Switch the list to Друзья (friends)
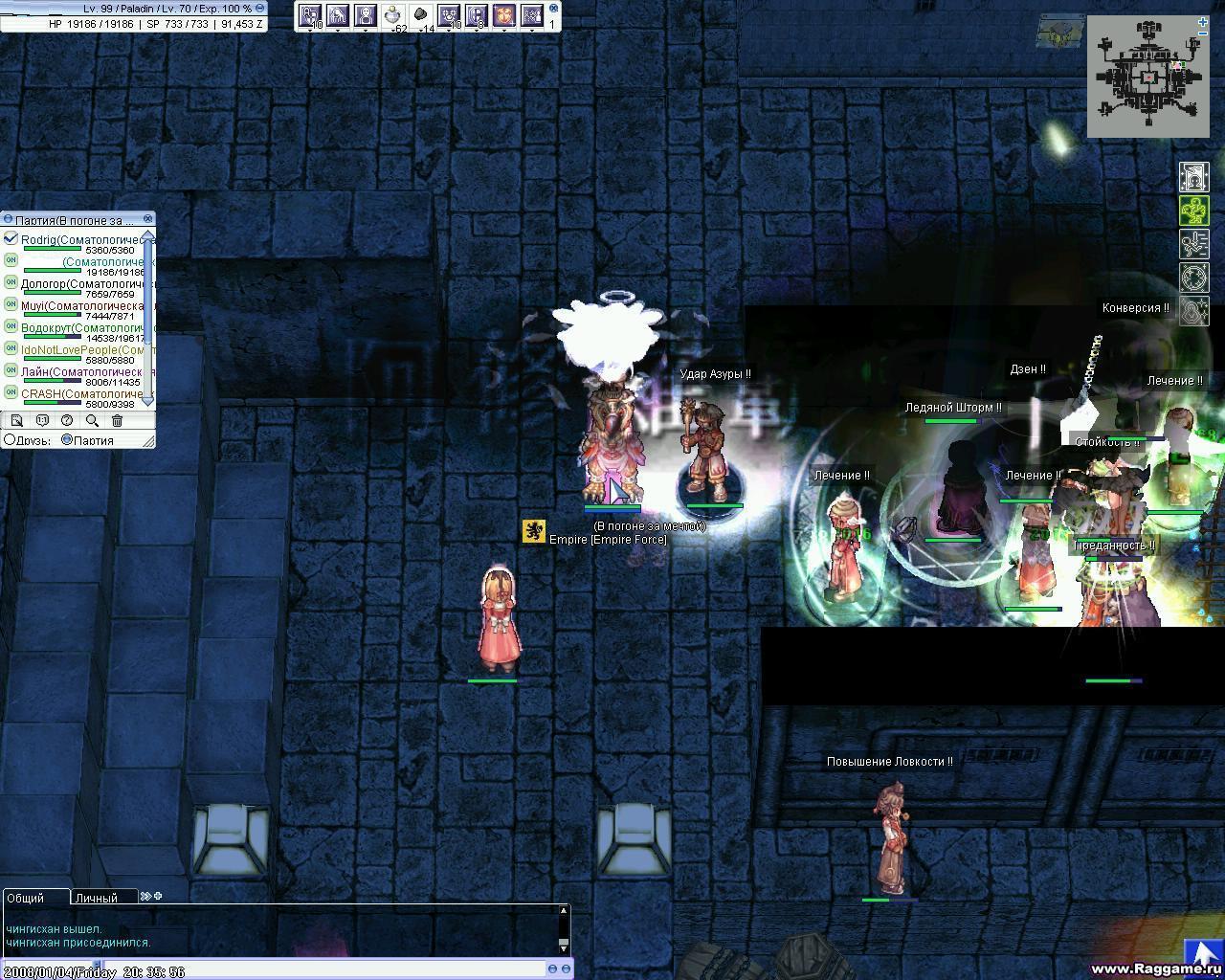The height and width of the screenshot is (980, 1225). tap(10, 440)
